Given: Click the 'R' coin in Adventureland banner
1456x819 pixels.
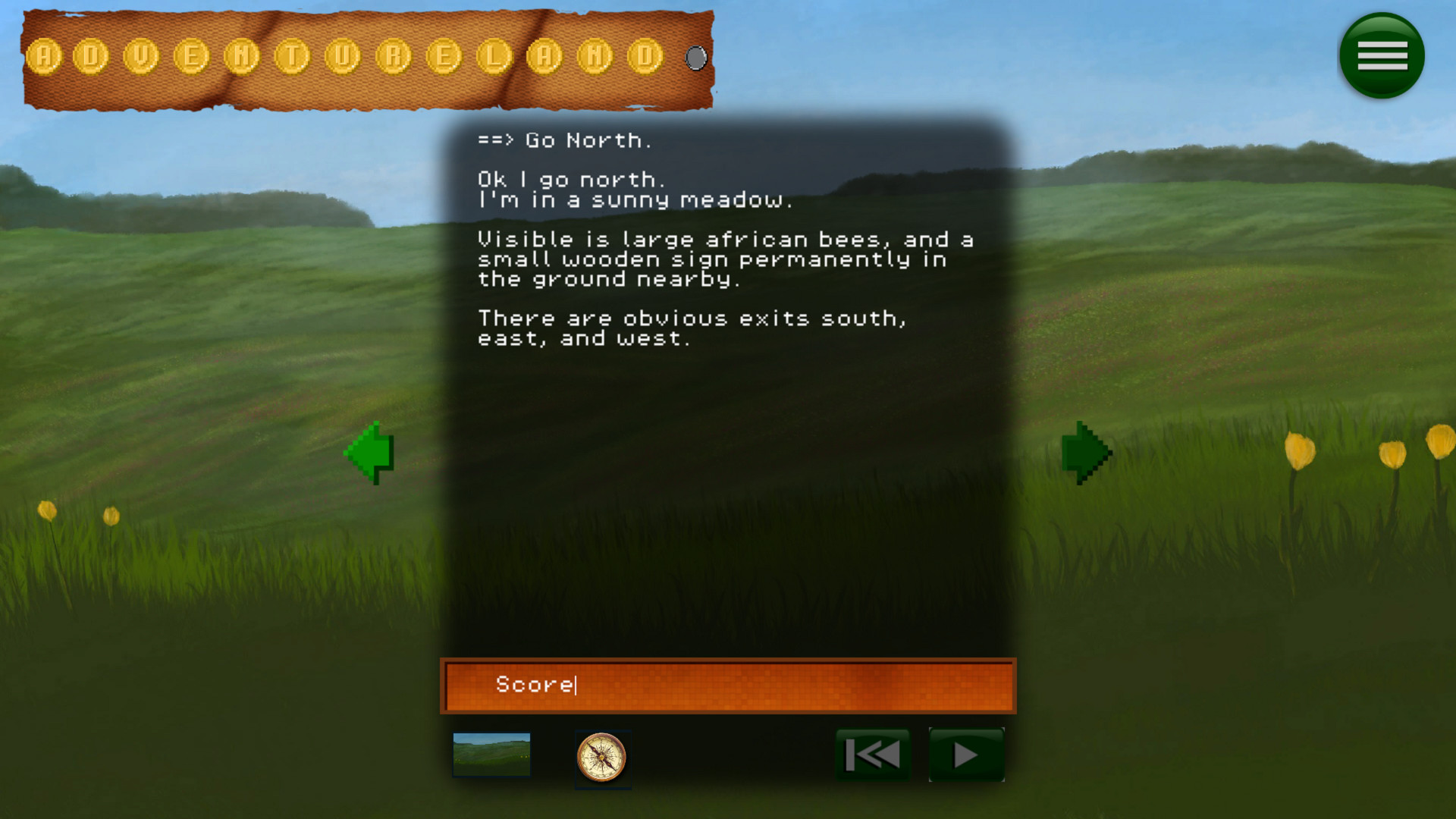Looking at the screenshot, I should tap(394, 57).
